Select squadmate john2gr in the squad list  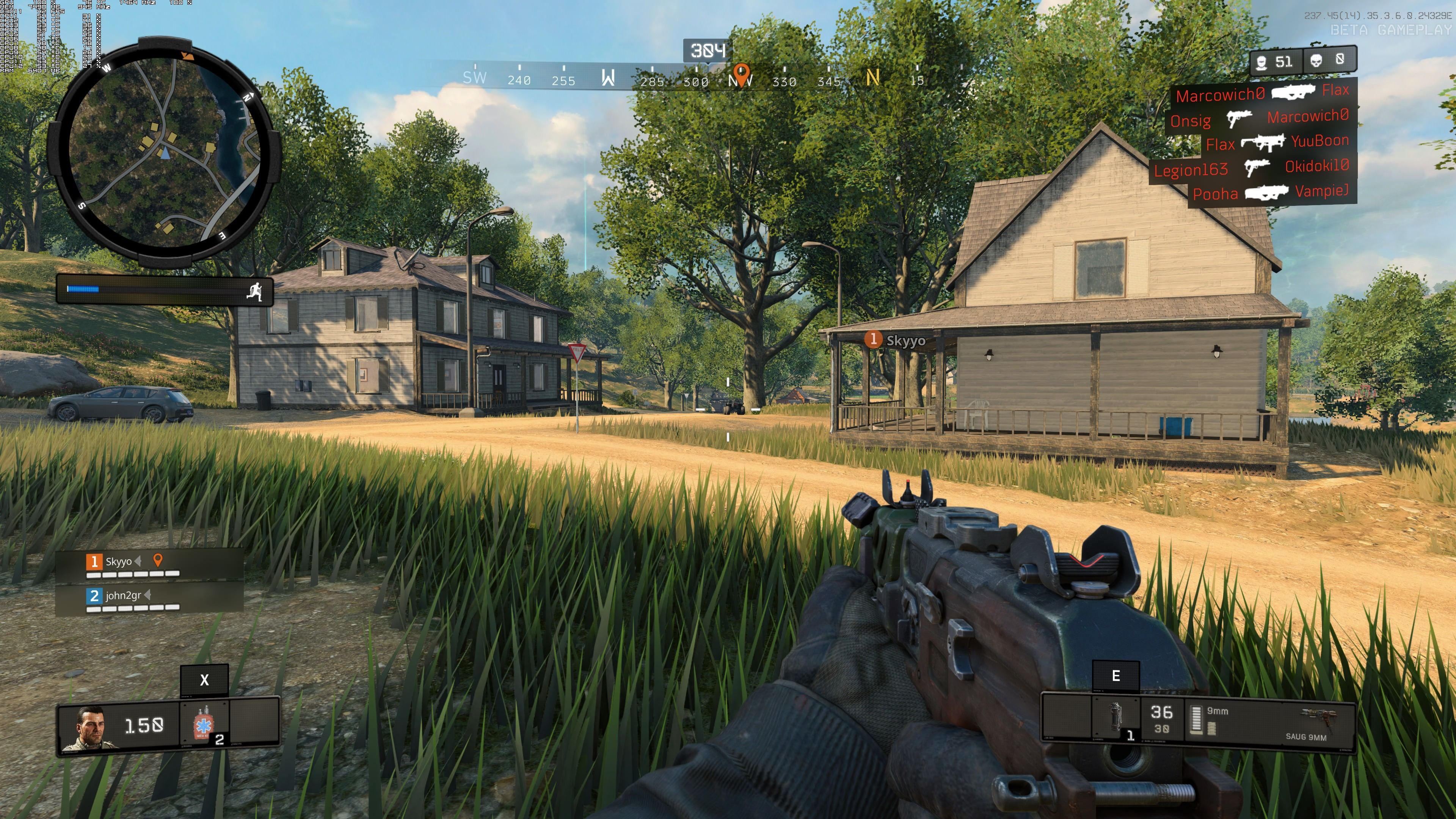[122, 596]
